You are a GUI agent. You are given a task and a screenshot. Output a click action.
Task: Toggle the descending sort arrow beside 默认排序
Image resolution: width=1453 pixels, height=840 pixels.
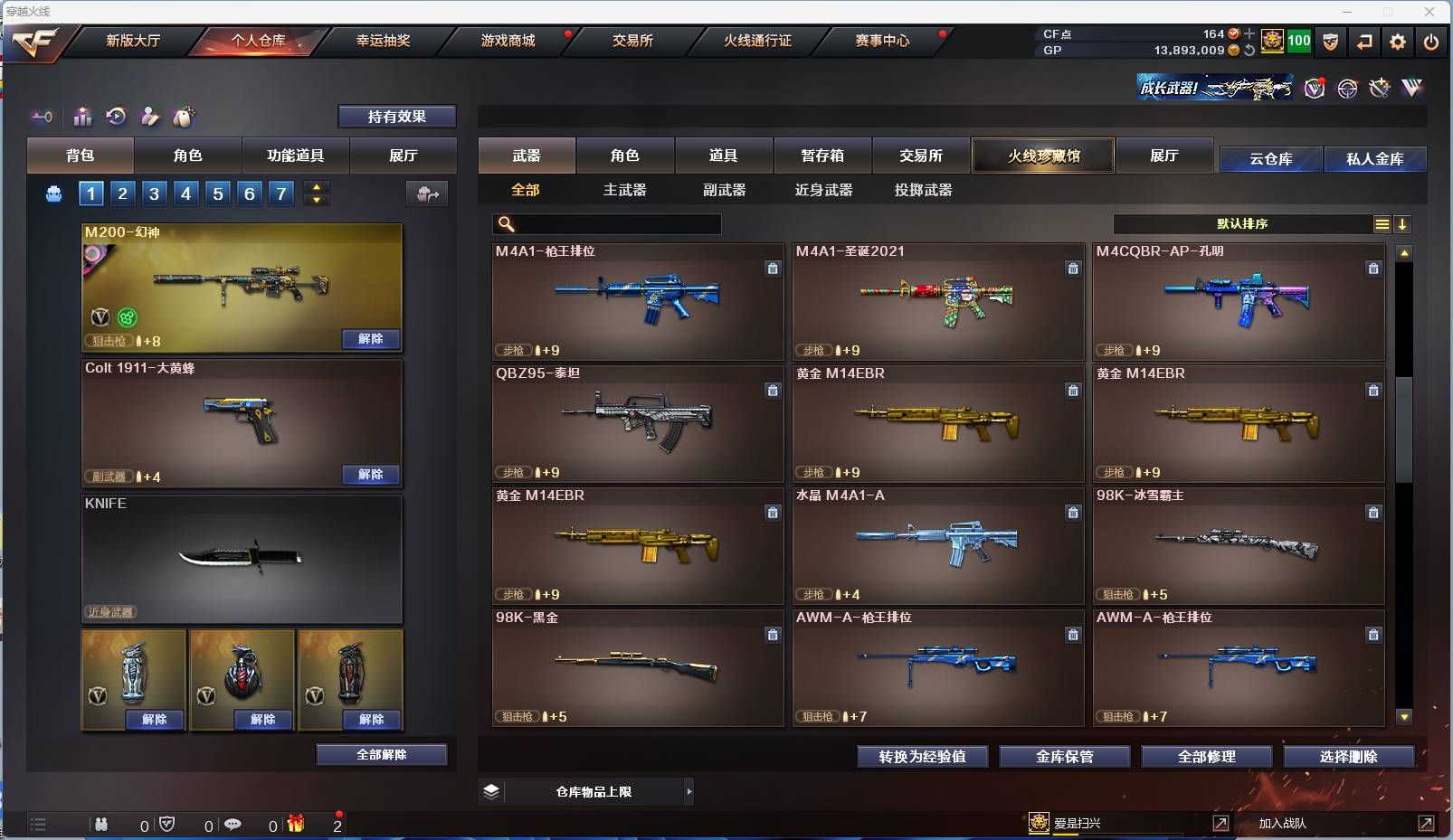click(x=1403, y=223)
